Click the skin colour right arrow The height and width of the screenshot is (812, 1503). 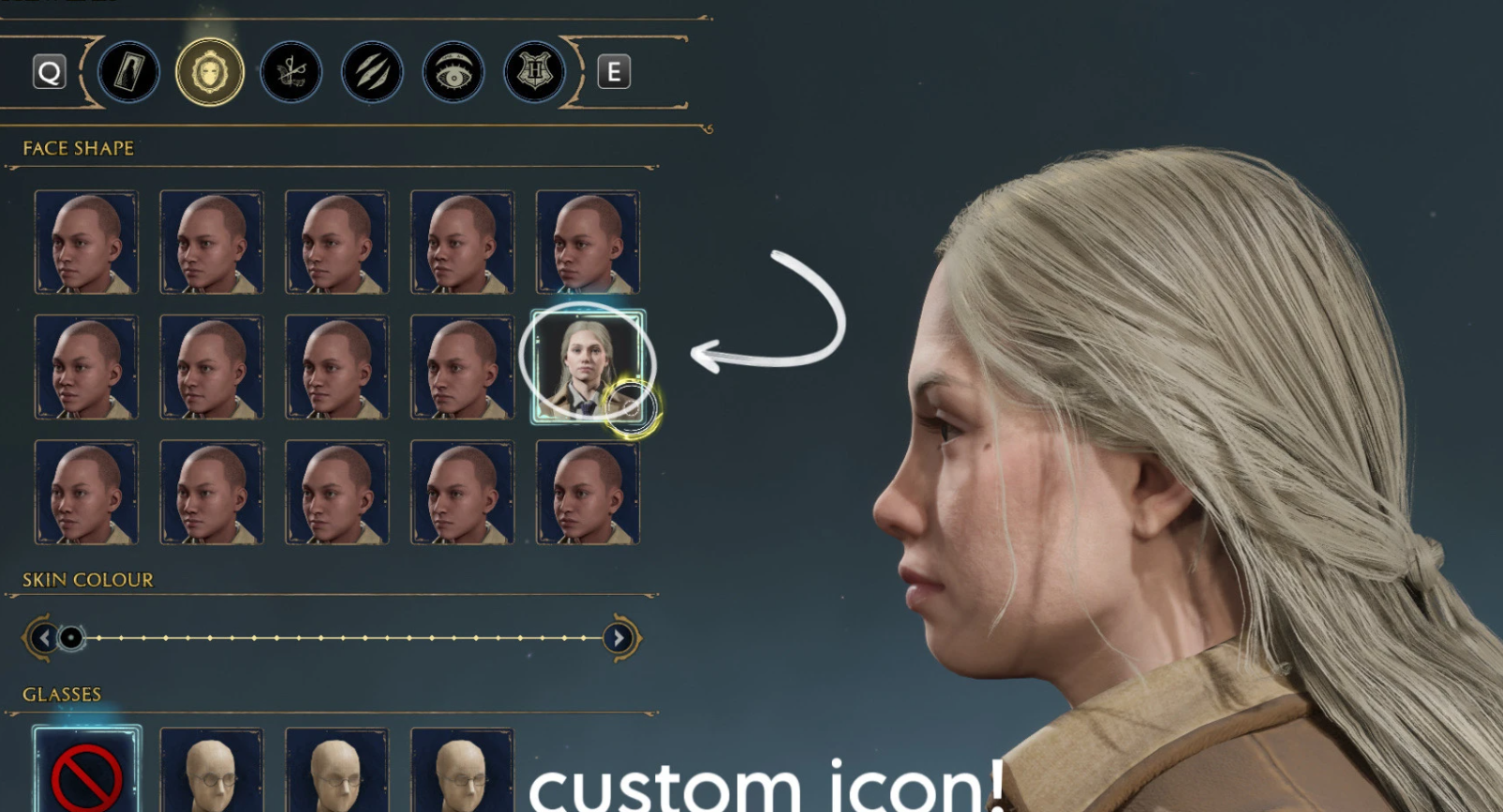pos(618,638)
